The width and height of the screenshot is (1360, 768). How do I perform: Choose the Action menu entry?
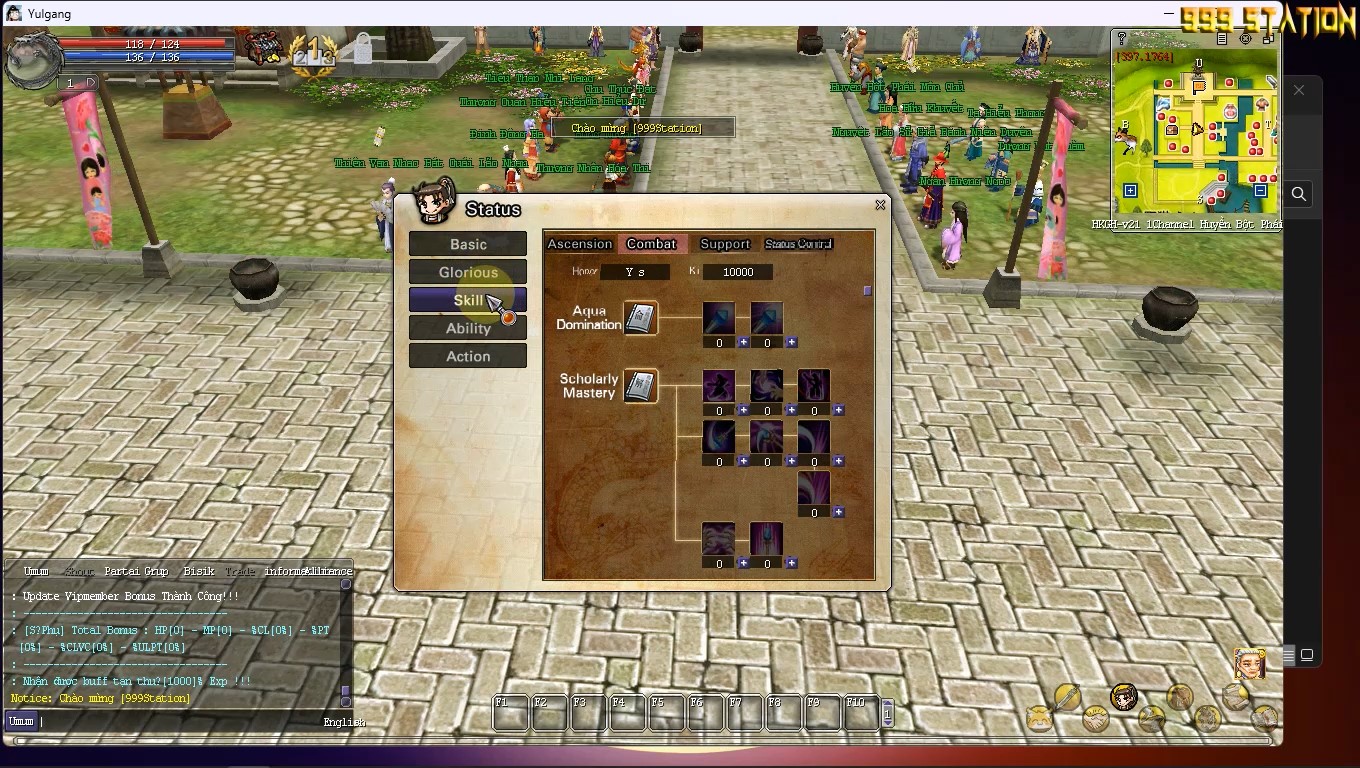pyautogui.click(x=467, y=356)
